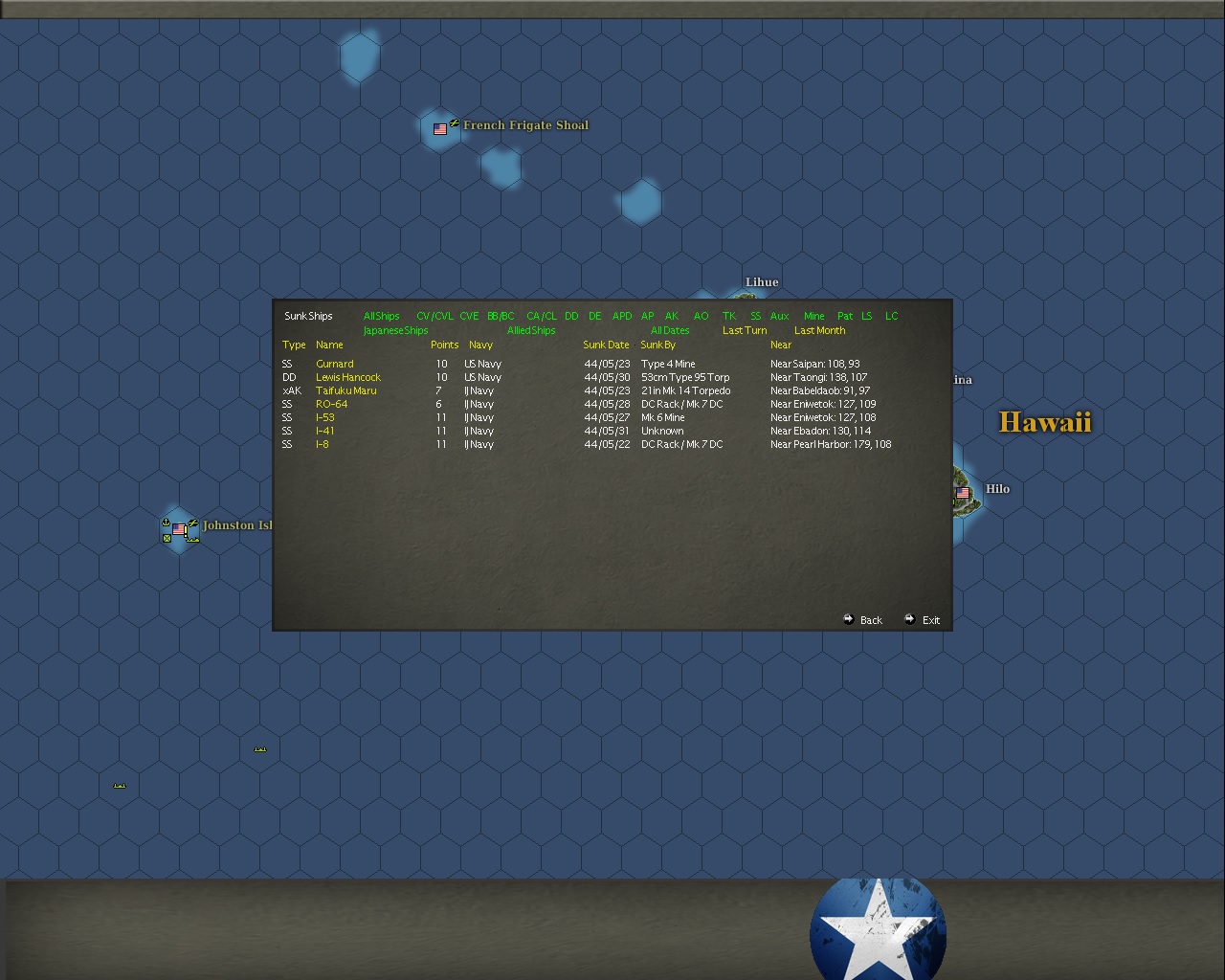Switch to the CV/CVL ship category
Screen dimensions: 1225x980
(x=434, y=316)
